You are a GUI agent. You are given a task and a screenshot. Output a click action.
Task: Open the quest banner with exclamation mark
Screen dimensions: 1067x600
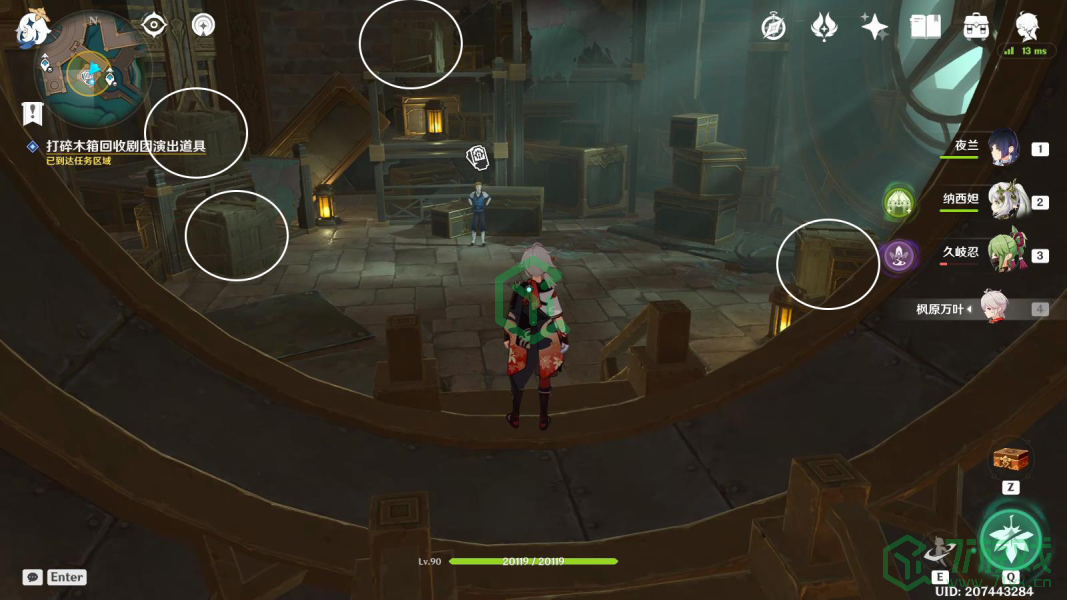click(33, 111)
